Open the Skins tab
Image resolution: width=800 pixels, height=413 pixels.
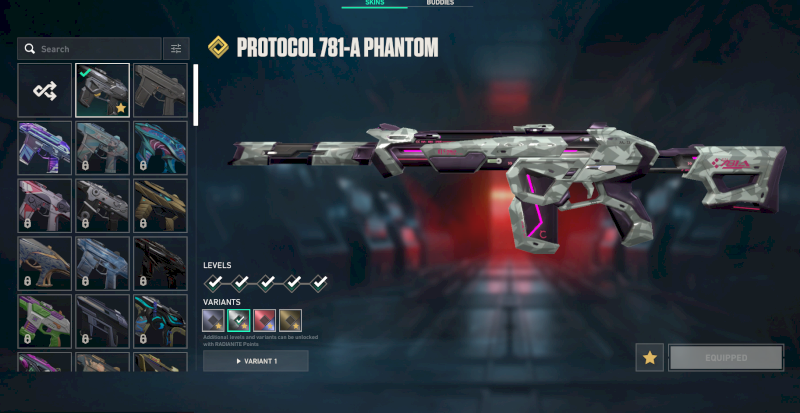click(373, 4)
